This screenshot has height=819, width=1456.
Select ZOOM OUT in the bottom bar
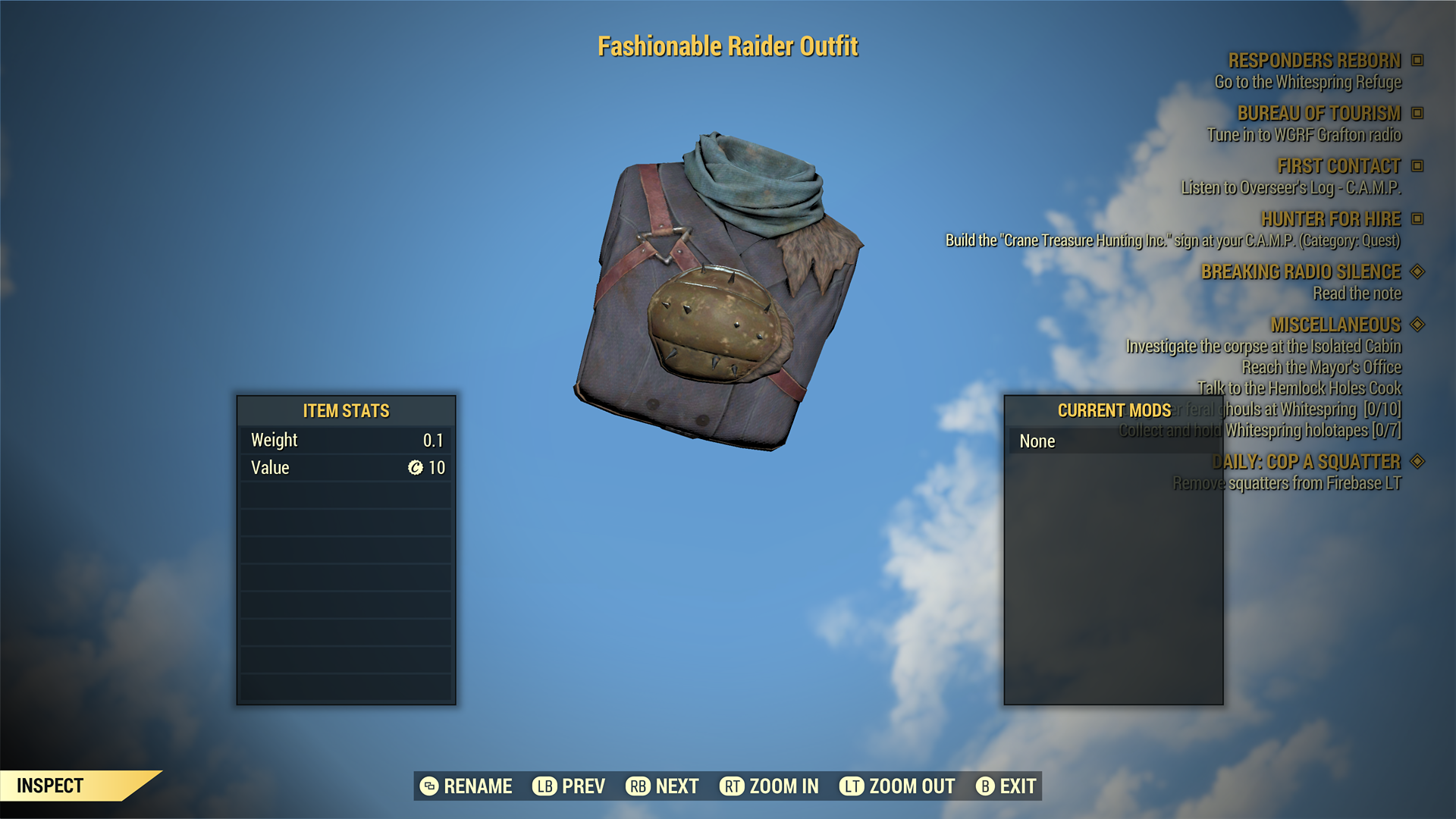(897, 786)
